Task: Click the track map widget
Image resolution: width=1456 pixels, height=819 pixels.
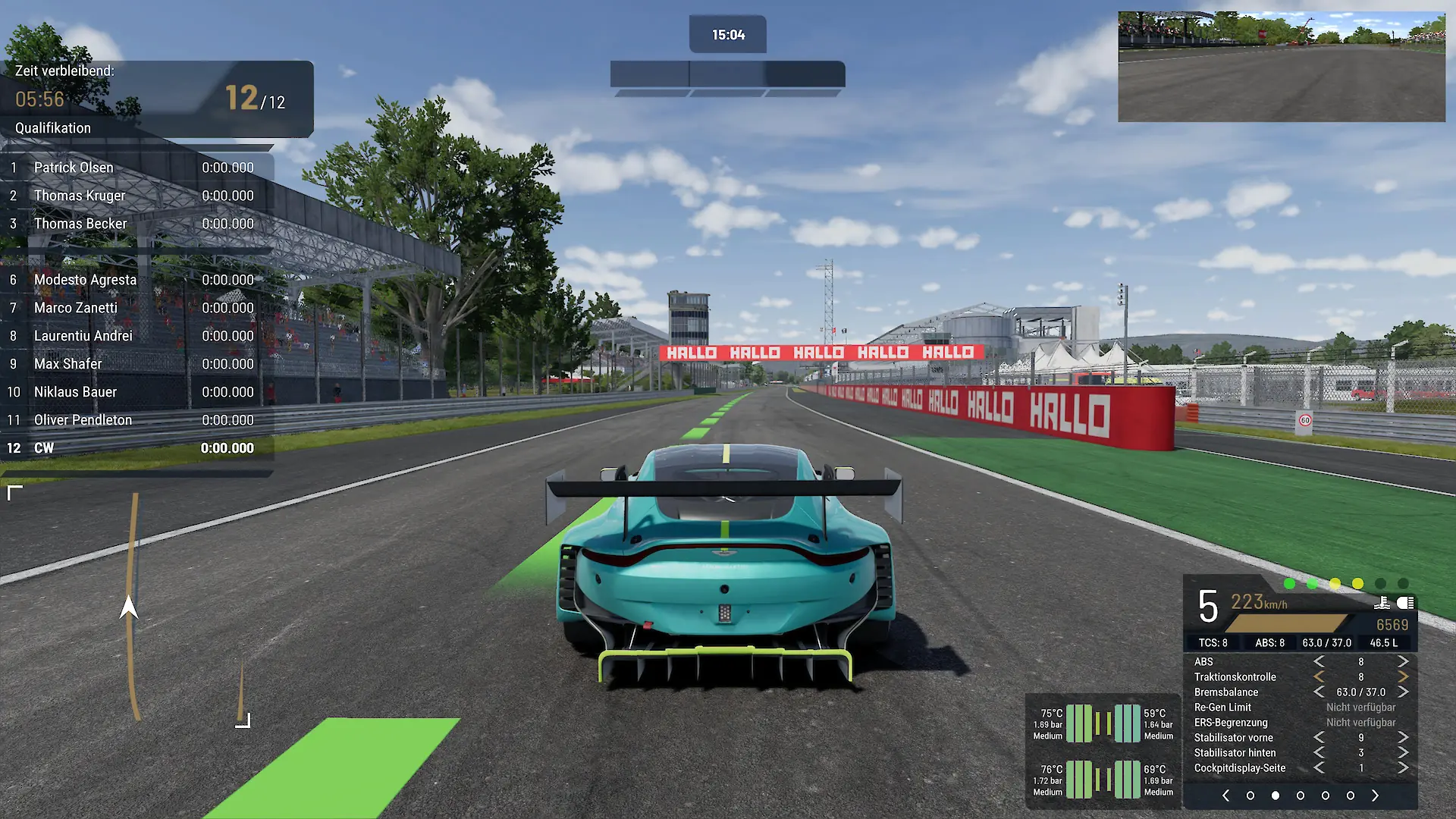Action: 129,607
